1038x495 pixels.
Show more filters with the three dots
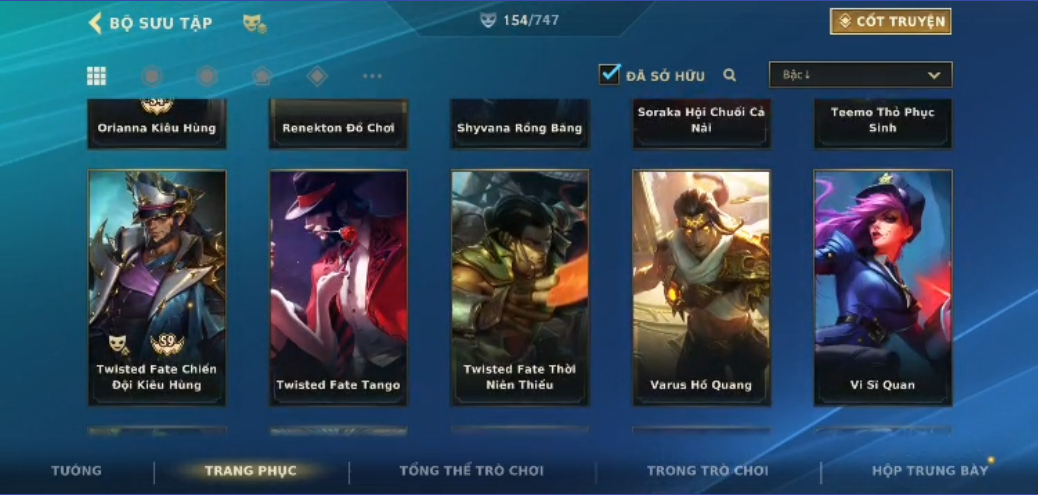coord(372,76)
